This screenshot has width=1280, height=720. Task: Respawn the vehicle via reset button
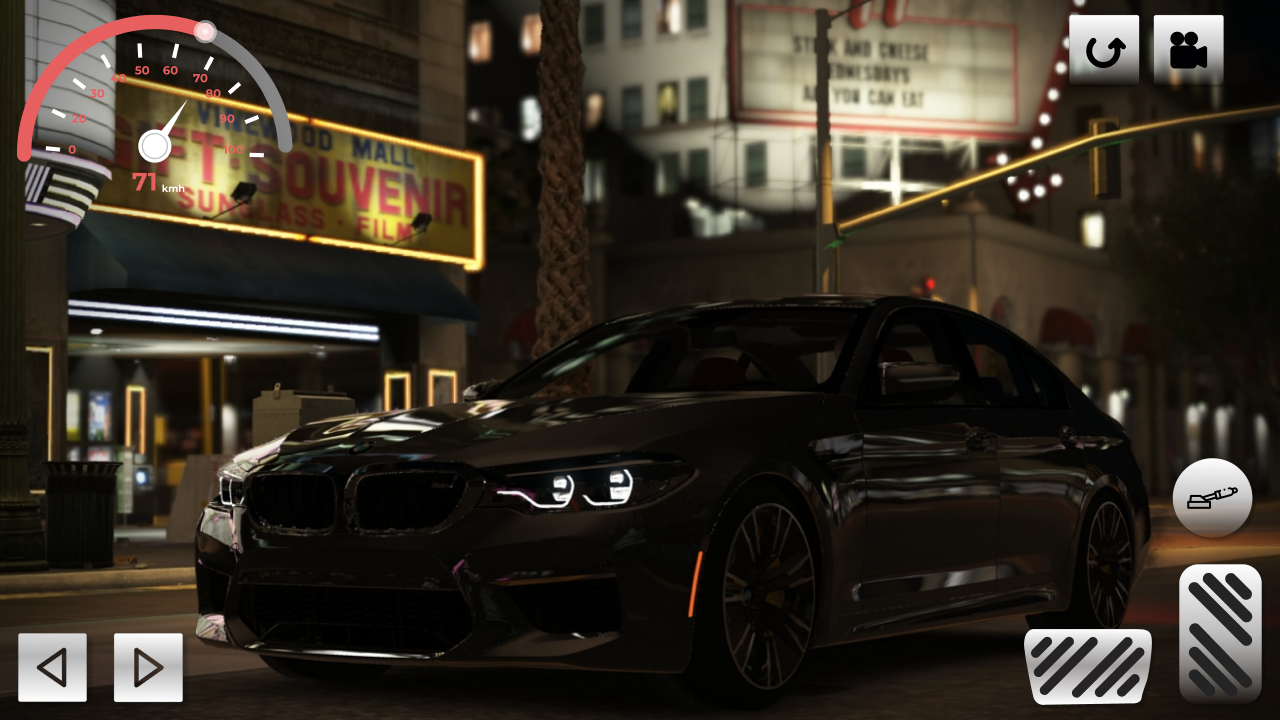pyautogui.click(x=1105, y=47)
